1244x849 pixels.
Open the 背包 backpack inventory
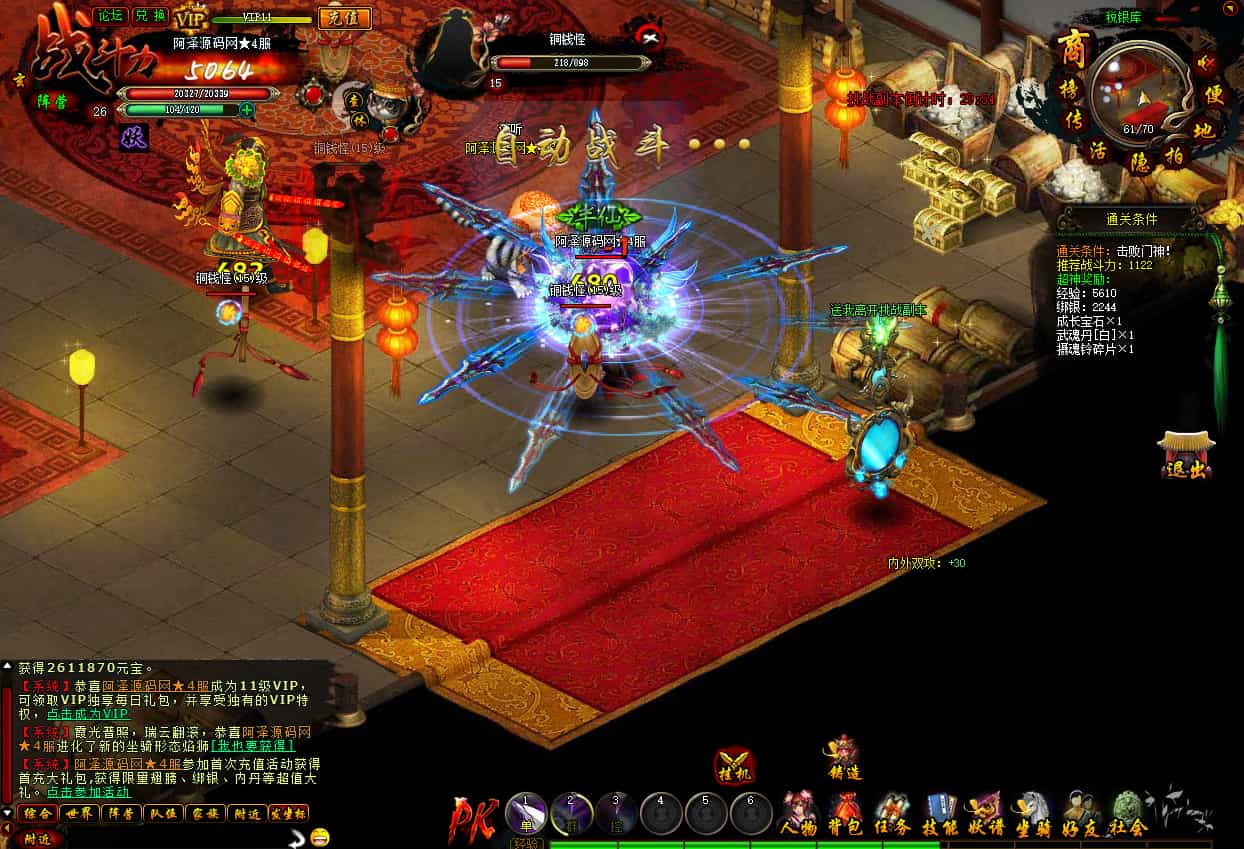[x=847, y=814]
